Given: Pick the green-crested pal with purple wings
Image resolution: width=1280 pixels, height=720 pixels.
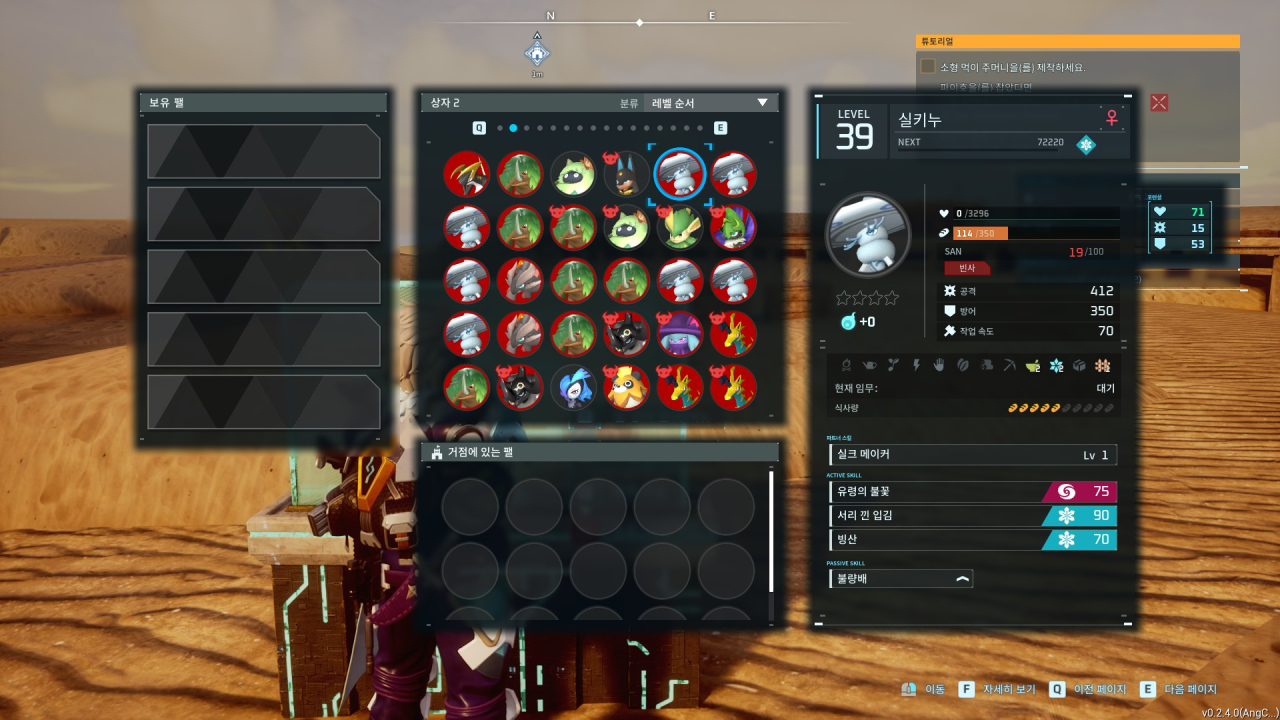Looking at the screenshot, I should pyautogui.click(x=733, y=228).
